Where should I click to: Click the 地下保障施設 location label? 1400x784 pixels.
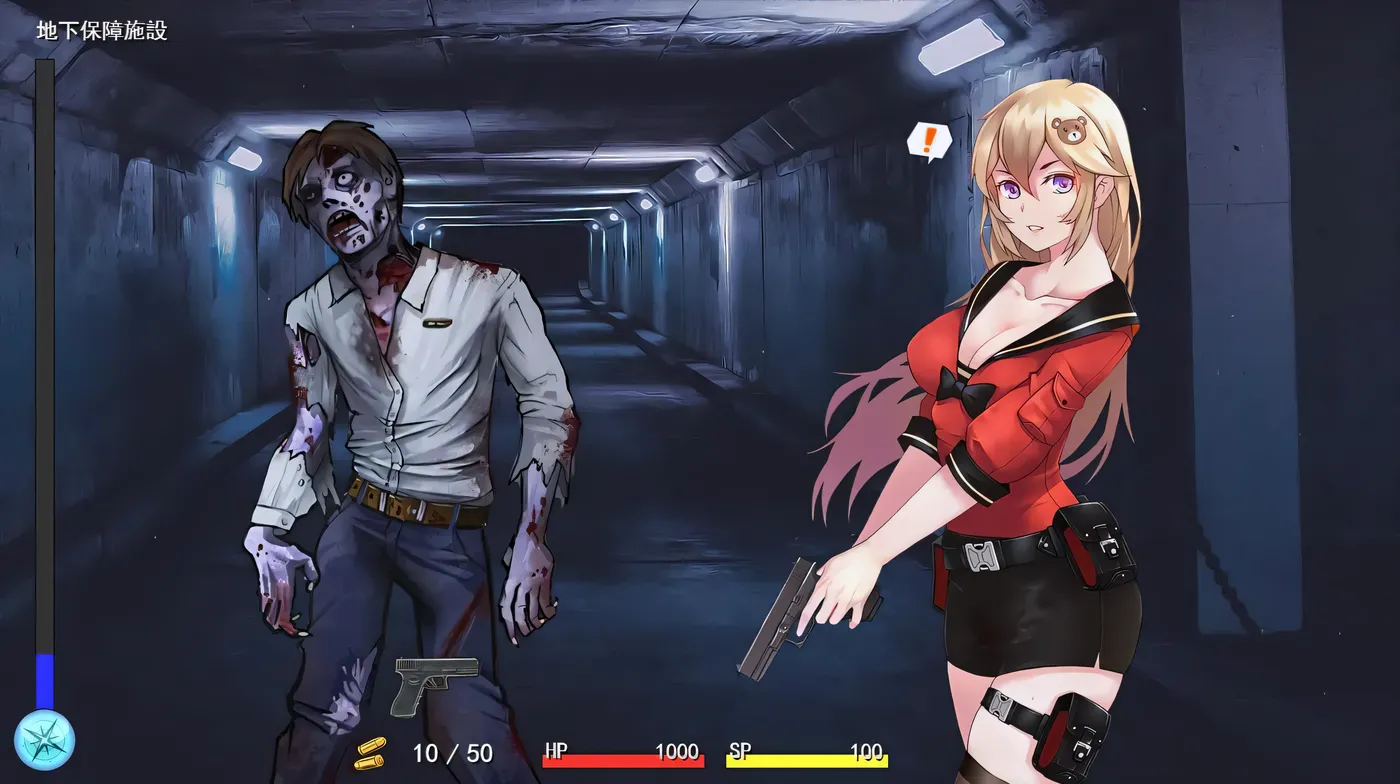[x=103, y=30]
